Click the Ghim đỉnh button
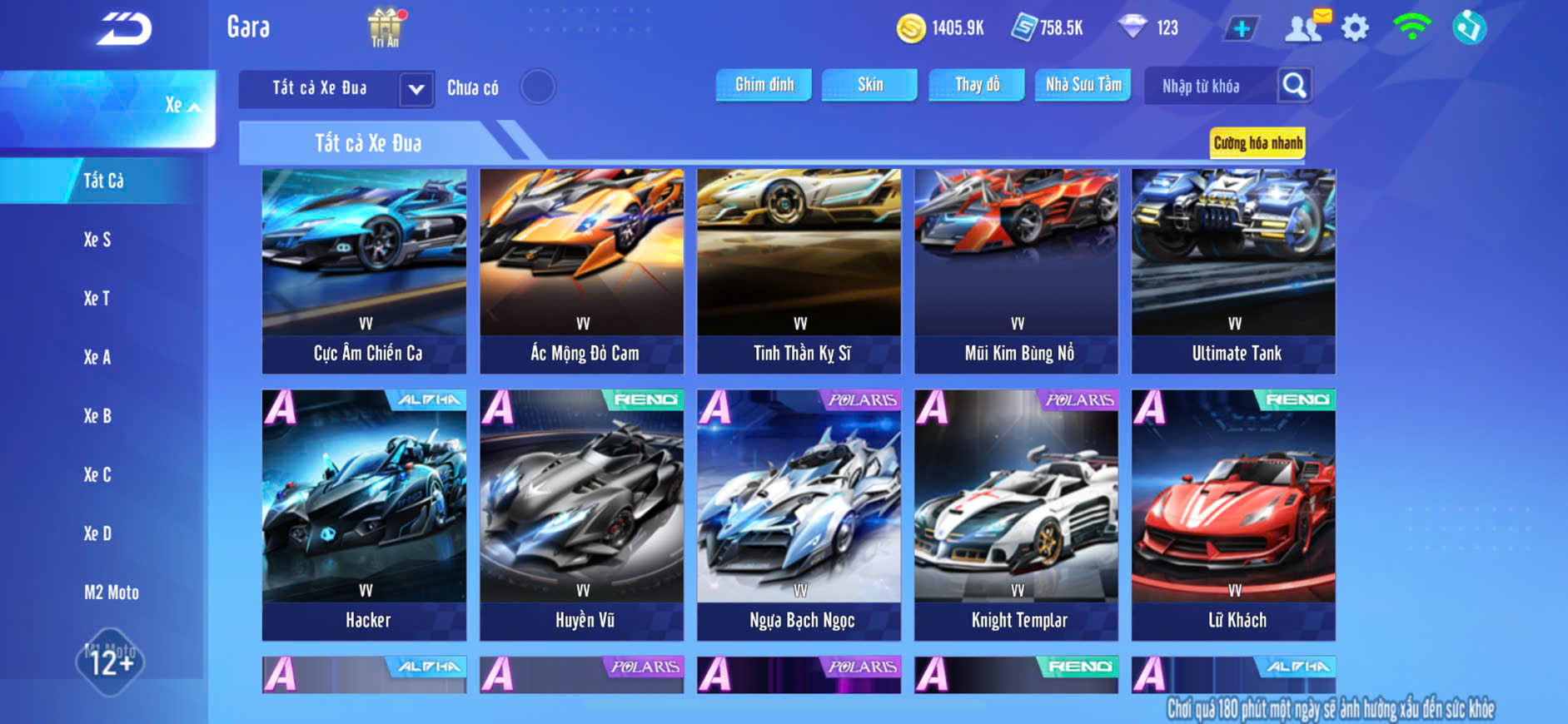This screenshot has height=724, width=1568. coord(764,85)
